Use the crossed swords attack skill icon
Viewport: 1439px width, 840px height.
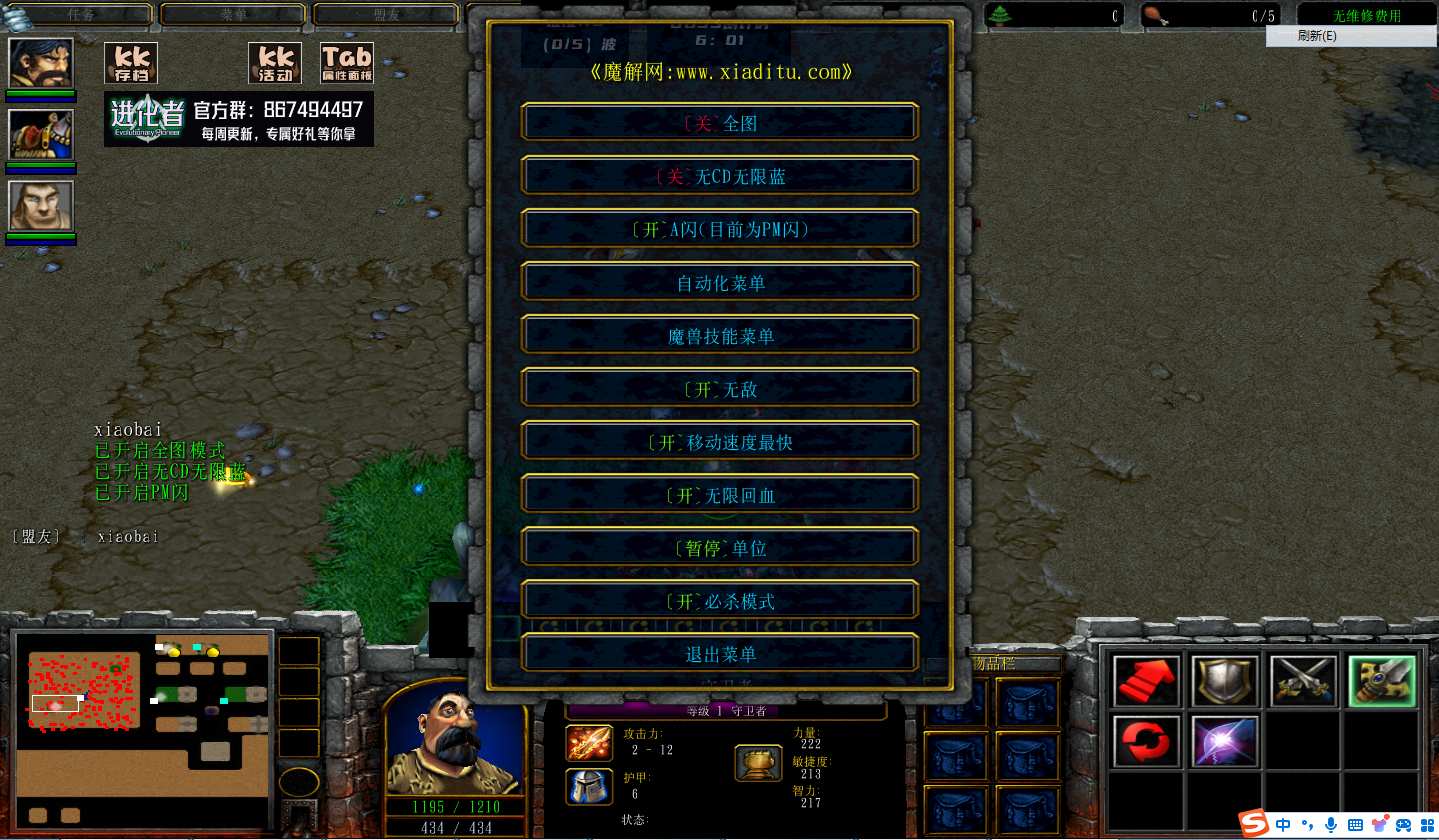1303,680
